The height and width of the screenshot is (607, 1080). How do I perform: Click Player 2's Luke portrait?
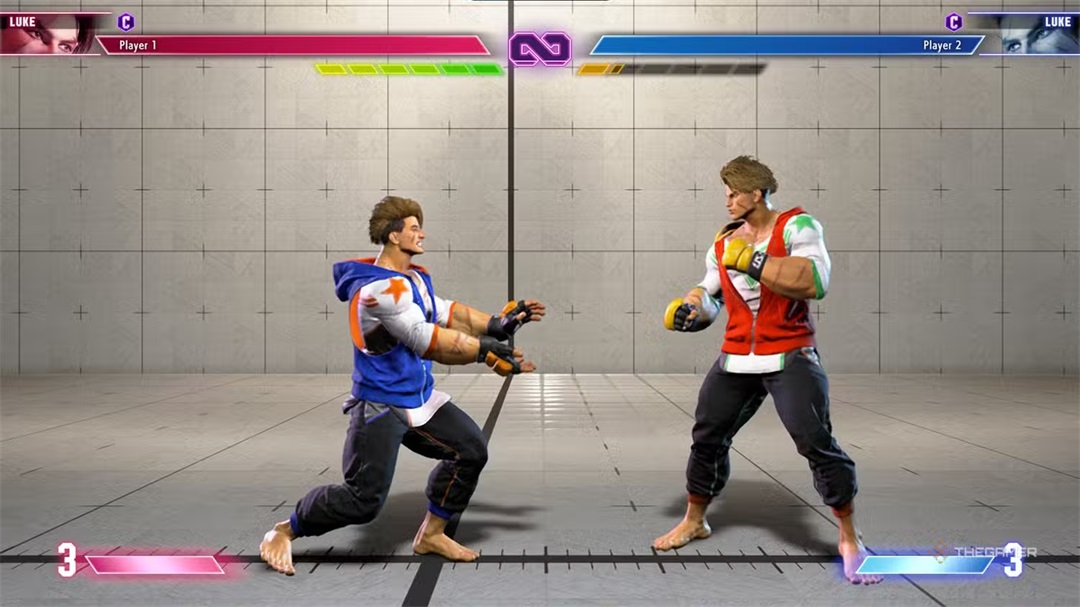(x=1032, y=34)
